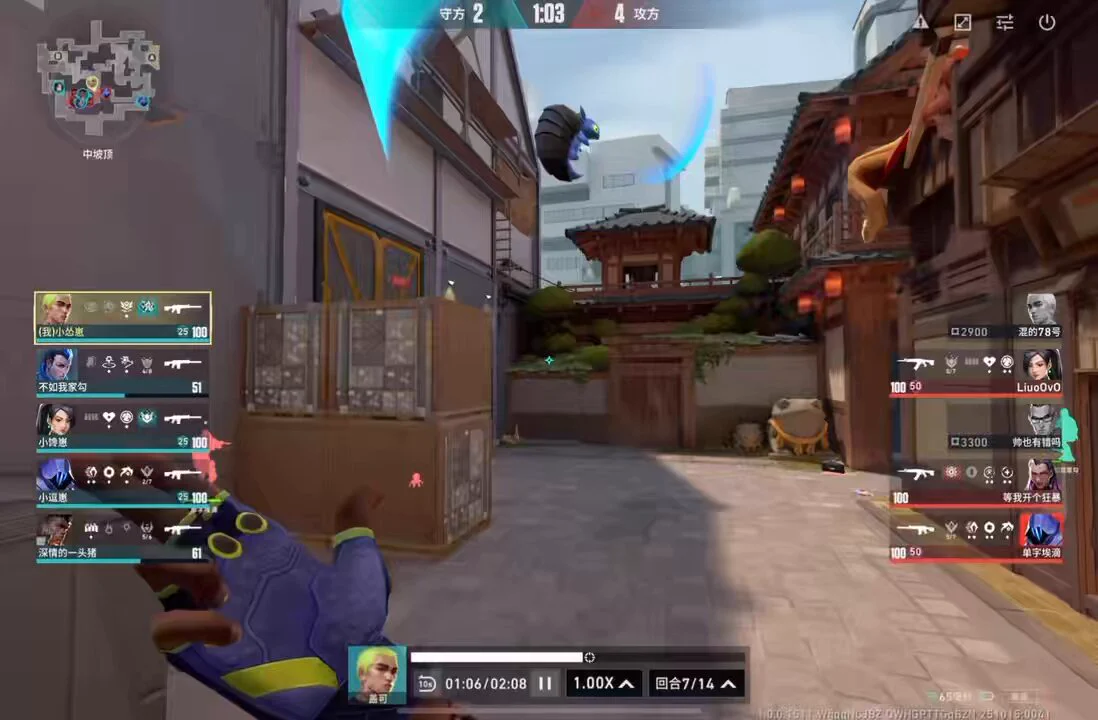Switch view to player 小馋崽
This screenshot has width=1098, height=720.
click(x=123, y=428)
